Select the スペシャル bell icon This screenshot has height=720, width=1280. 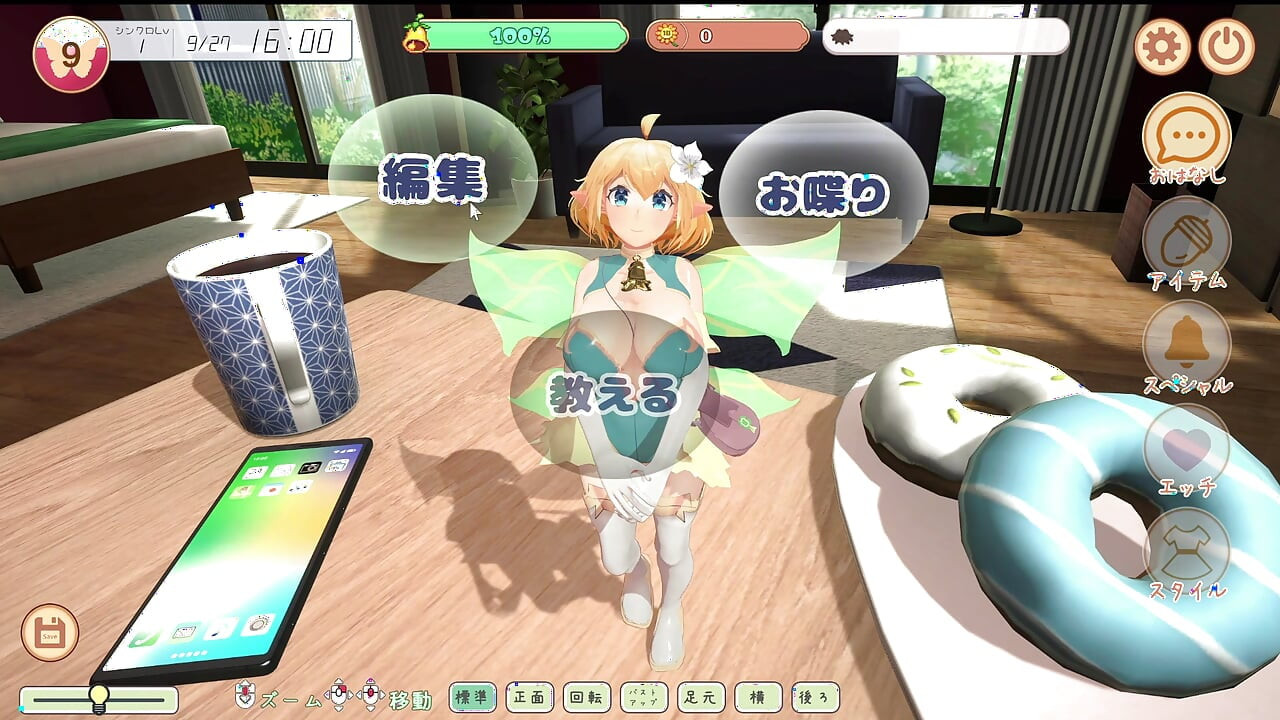(x=1186, y=344)
